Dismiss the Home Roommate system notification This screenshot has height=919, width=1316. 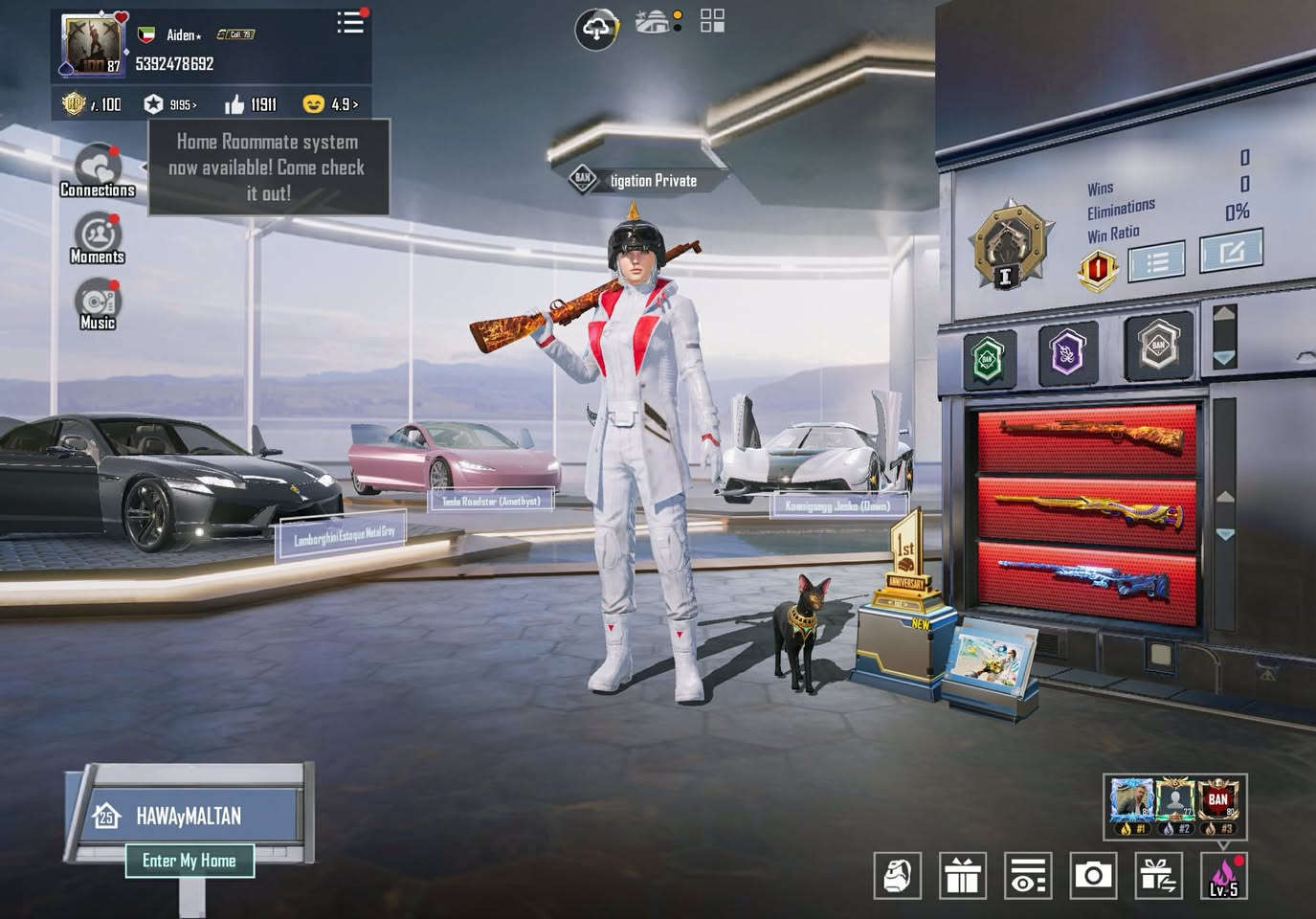coord(268,168)
